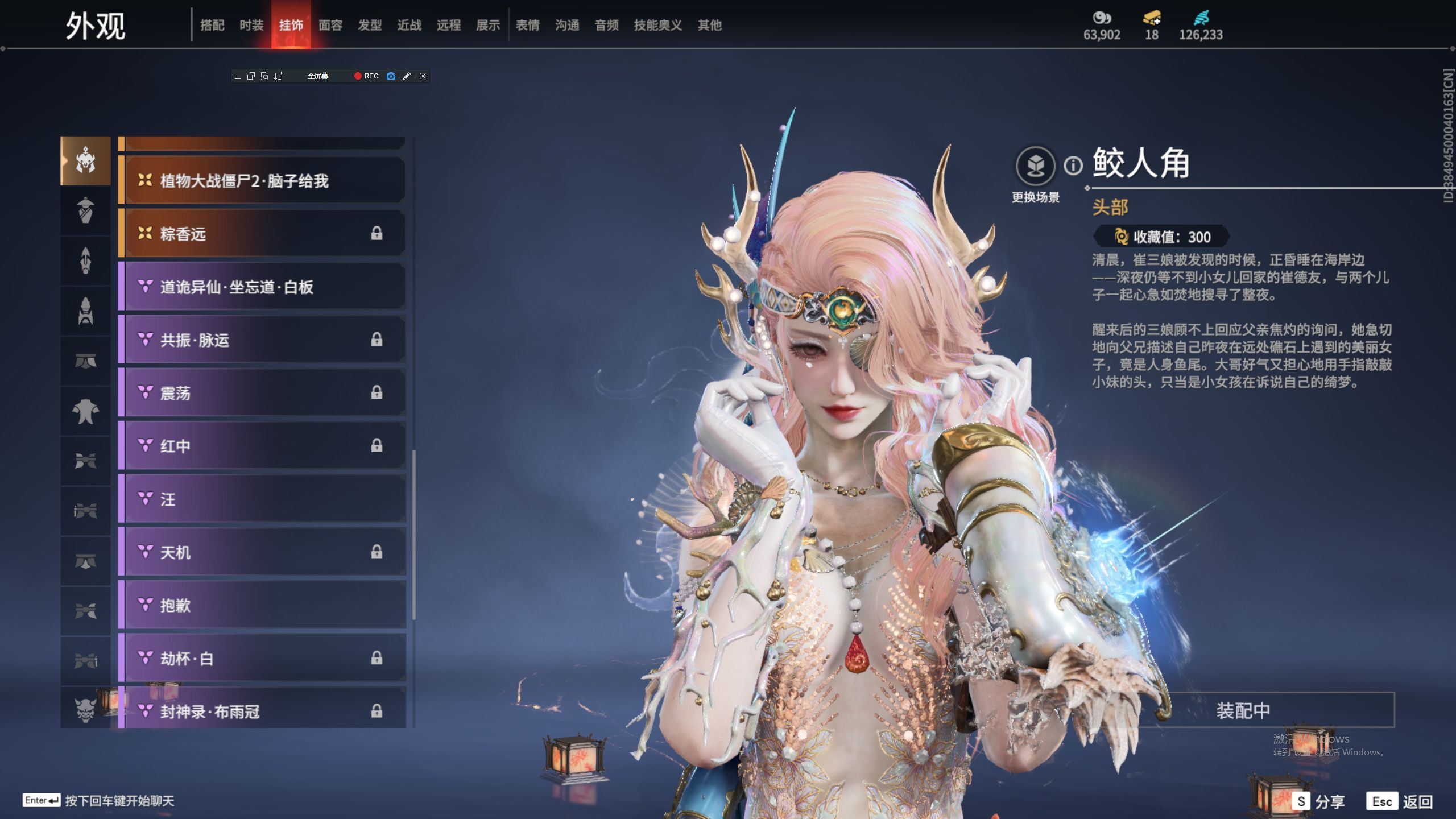Screen dimensions: 1456x819
Task: Select the 汪 accessory row
Action: click(x=263, y=499)
